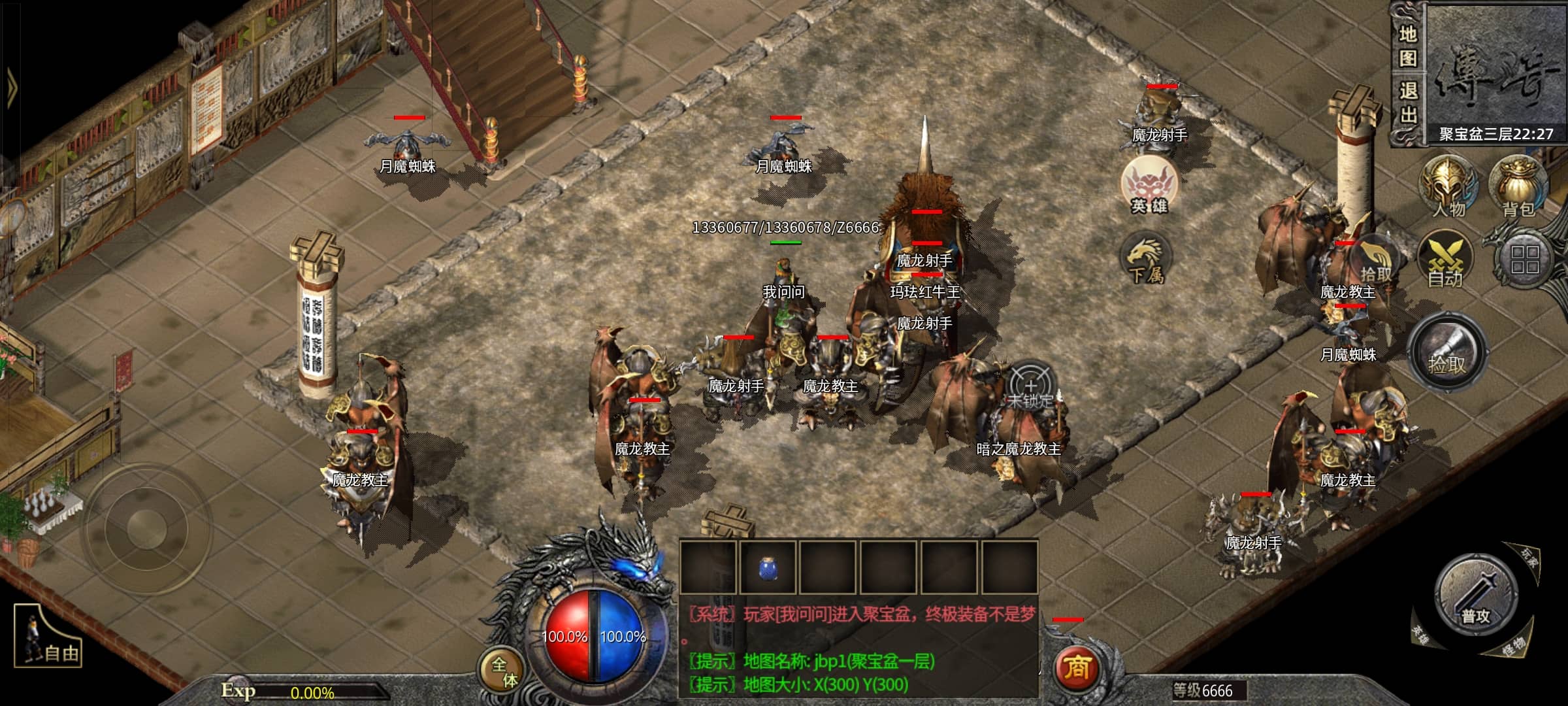Toggle the 自动 auto-battle crossed swords

1445,260
